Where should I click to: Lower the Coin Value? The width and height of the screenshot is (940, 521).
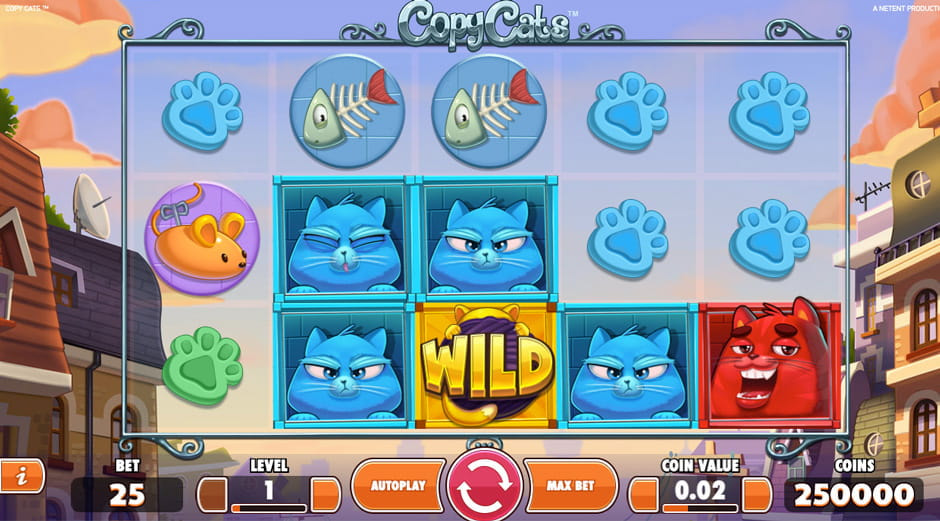click(643, 494)
